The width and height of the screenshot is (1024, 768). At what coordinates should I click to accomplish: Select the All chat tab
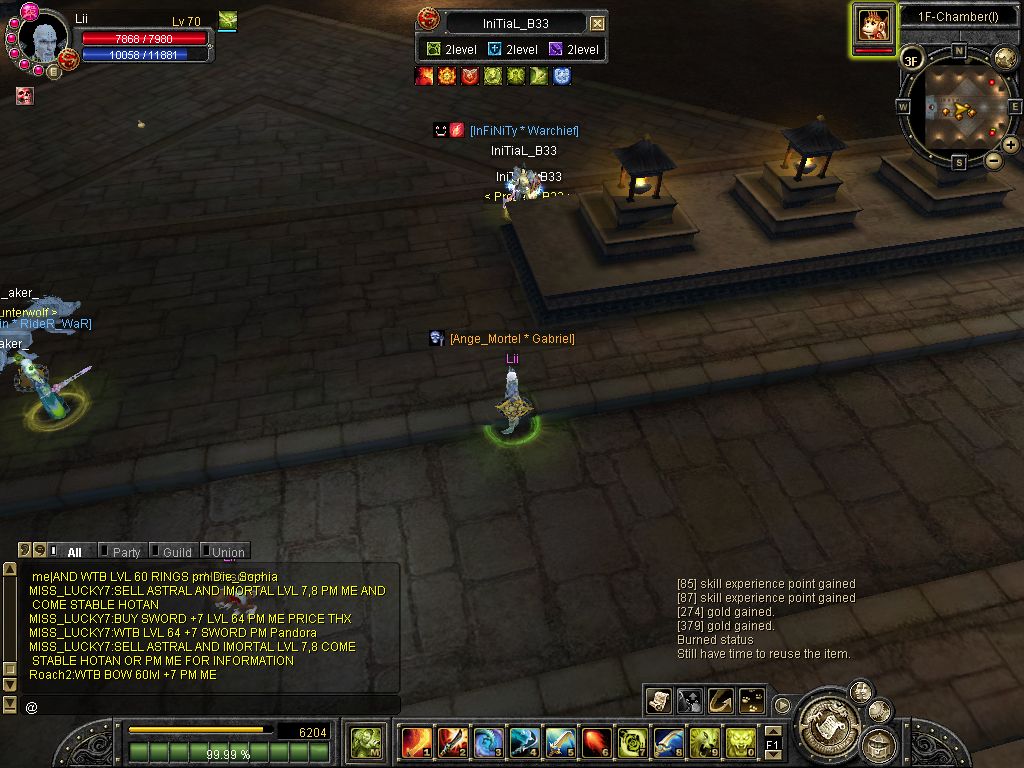74,552
